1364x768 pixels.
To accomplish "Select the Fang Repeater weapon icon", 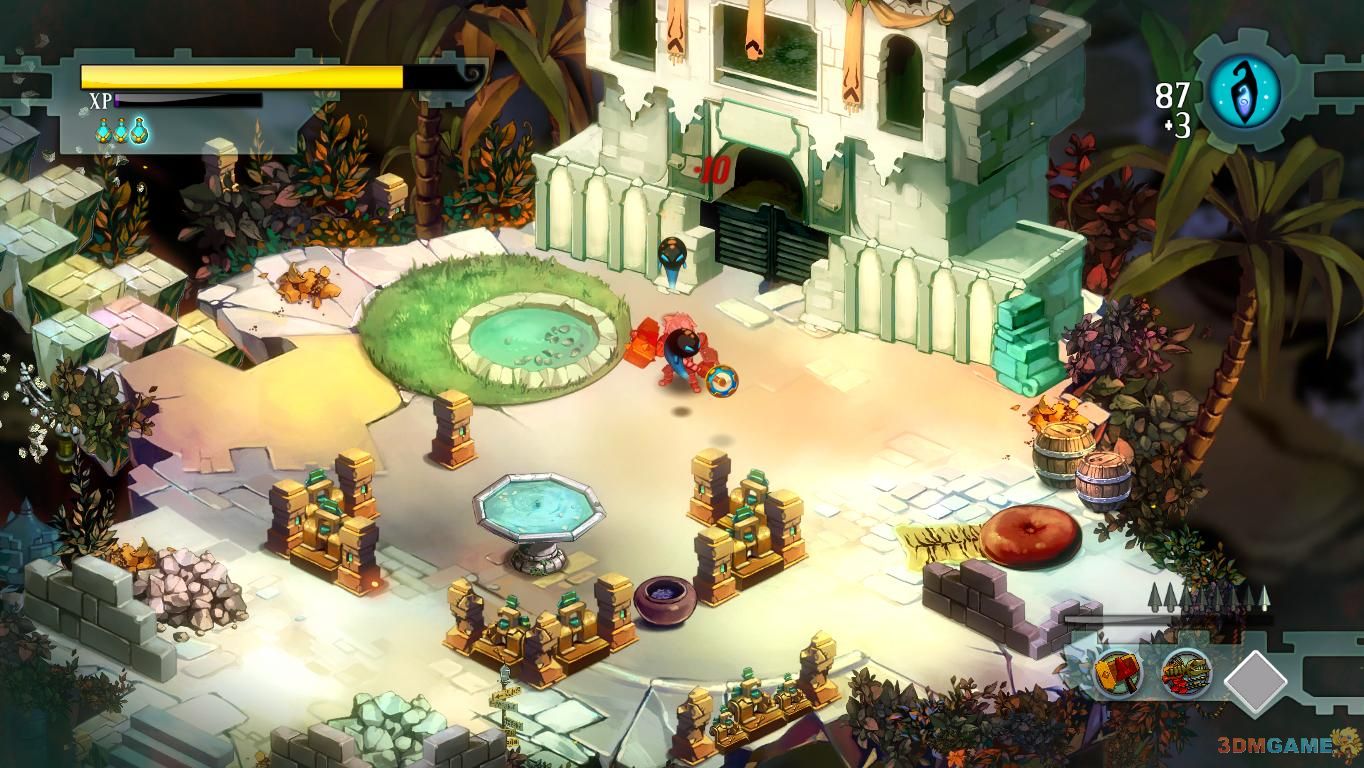I will 1187,673.
